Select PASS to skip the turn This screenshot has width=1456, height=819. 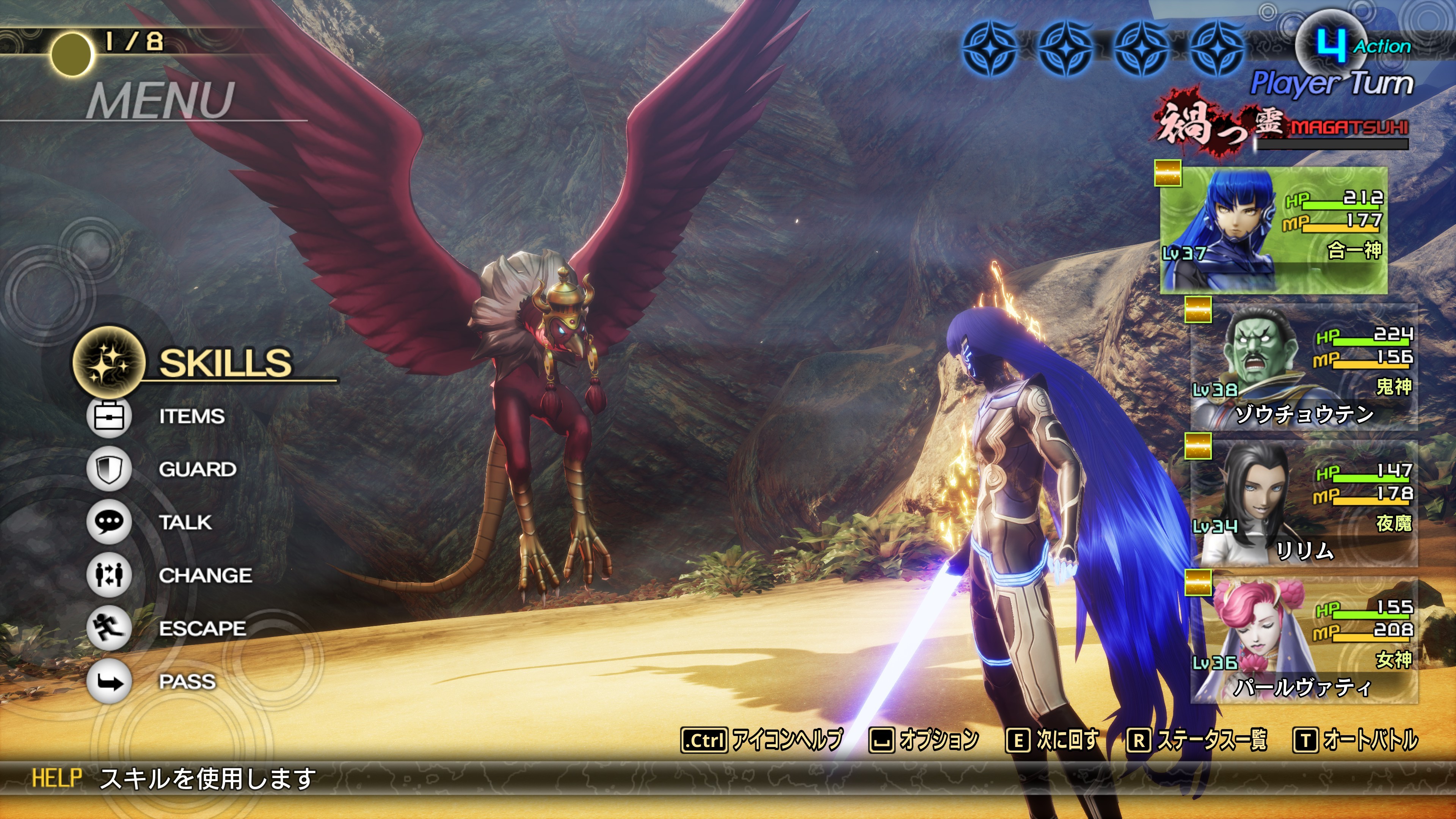click(187, 682)
